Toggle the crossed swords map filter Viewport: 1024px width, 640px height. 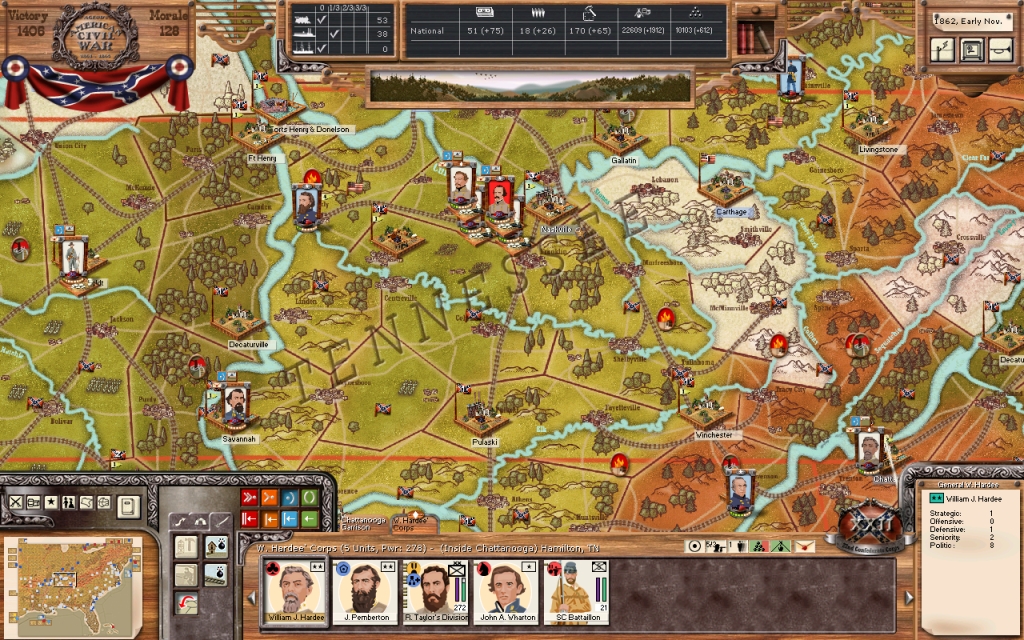click(16, 502)
